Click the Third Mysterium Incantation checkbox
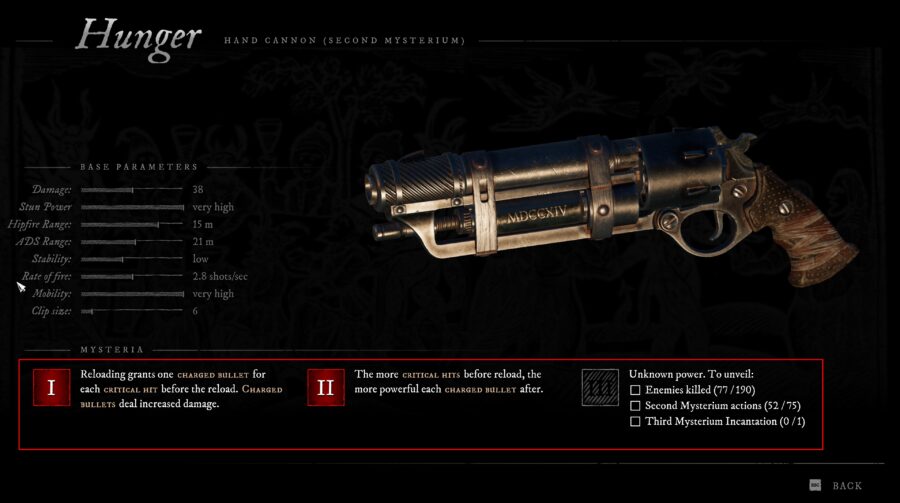 point(636,422)
